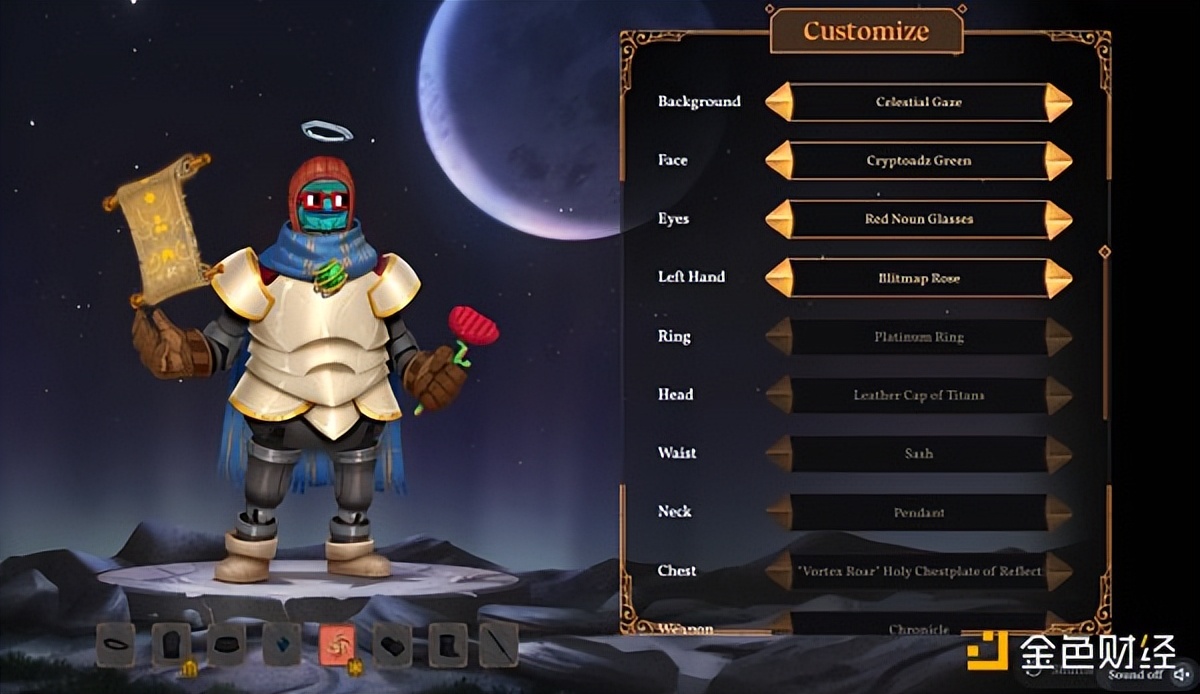Select the ring equipment slot
This screenshot has height=694, width=1200.
point(116,645)
